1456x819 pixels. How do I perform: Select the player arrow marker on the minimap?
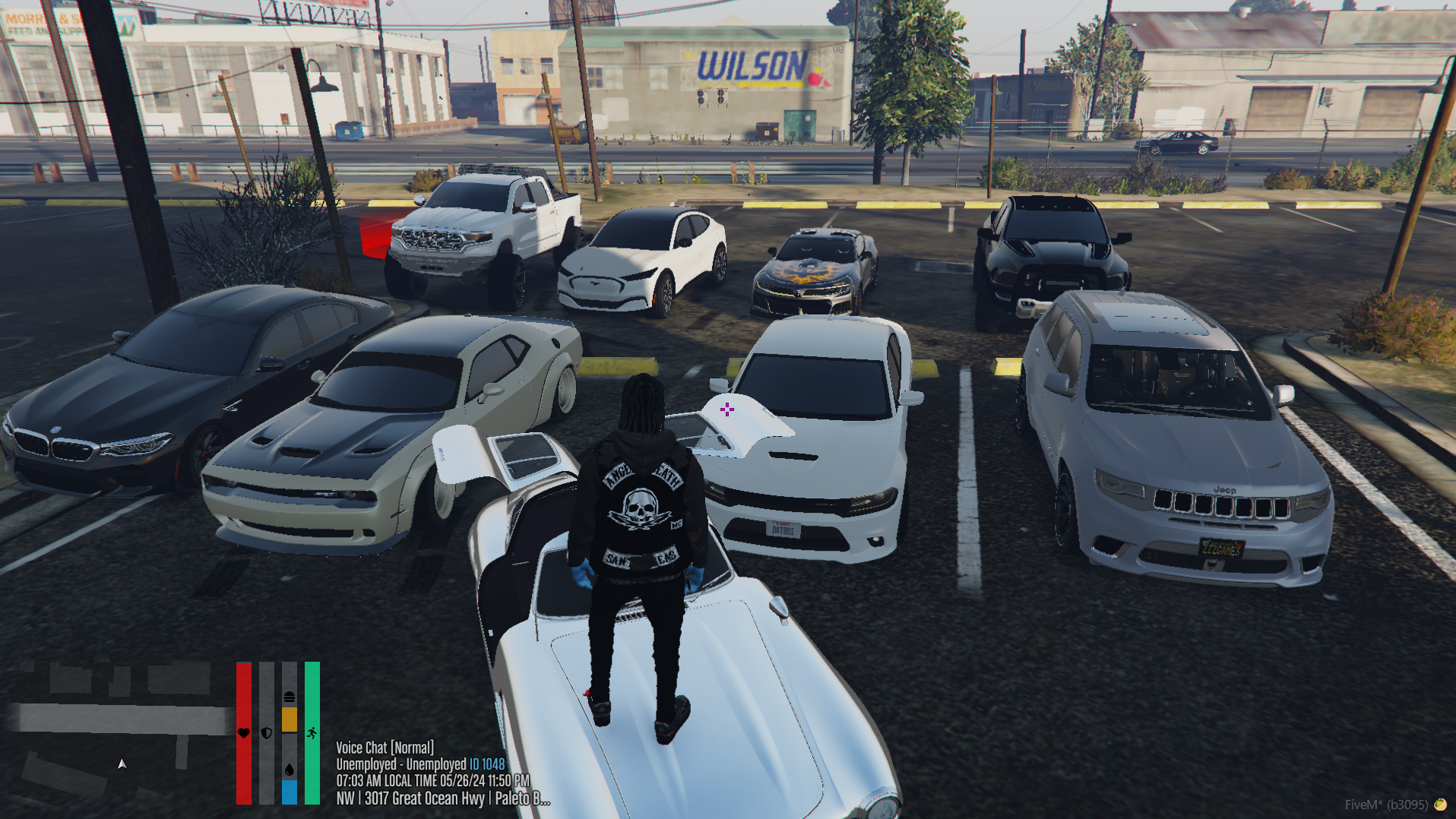(122, 764)
